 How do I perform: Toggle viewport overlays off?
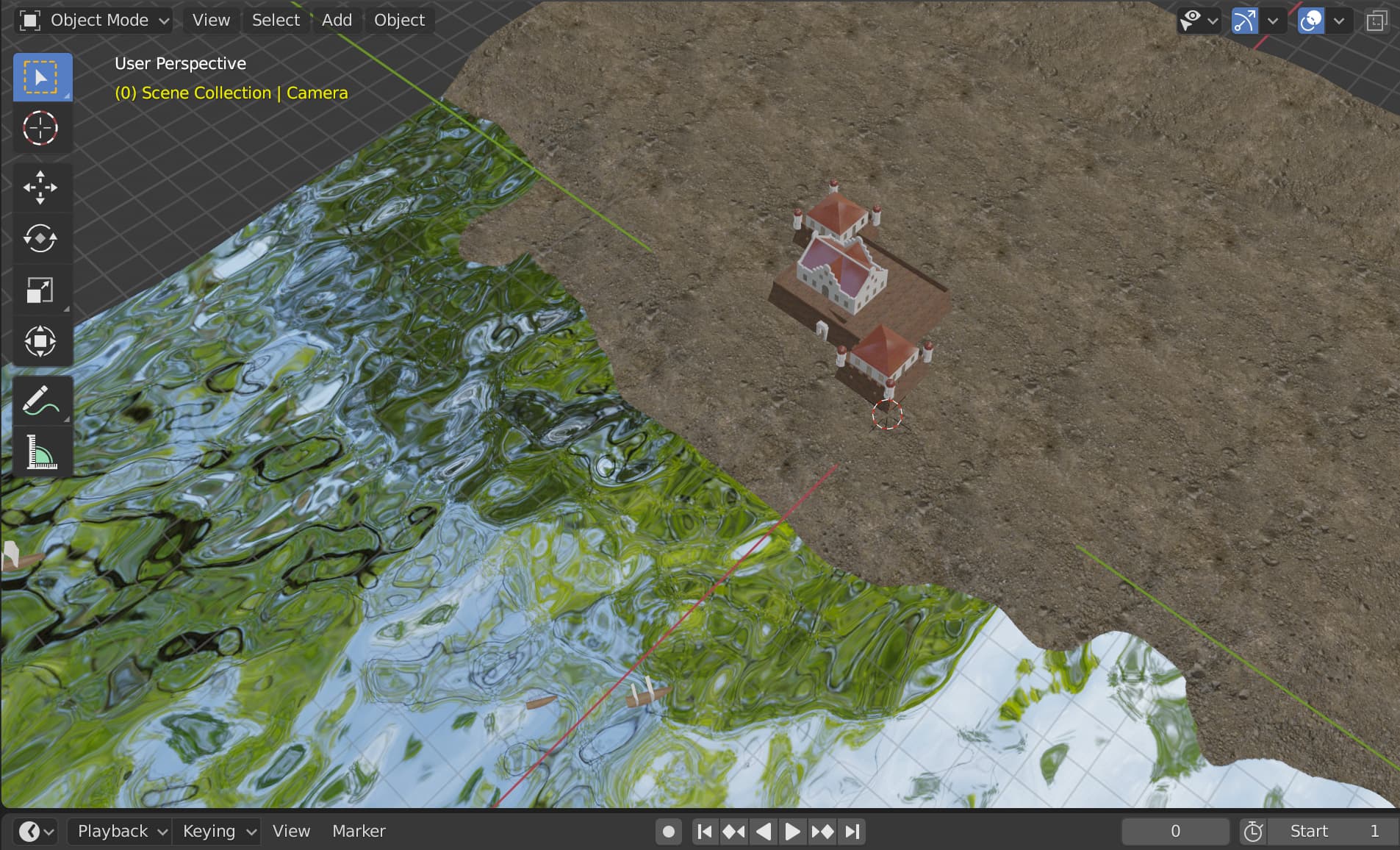1312,20
